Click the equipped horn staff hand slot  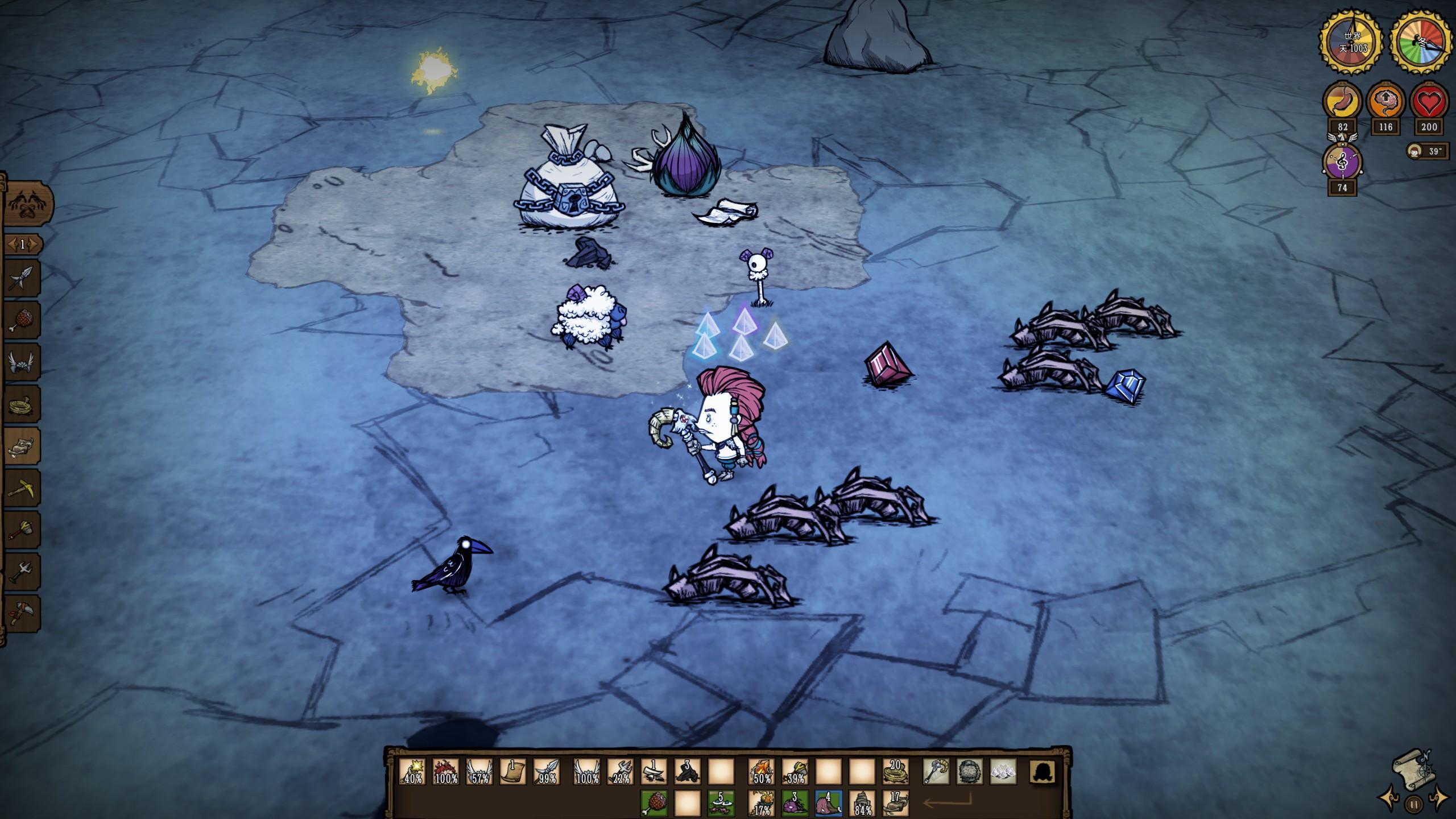pyautogui.click(x=936, y=772)
